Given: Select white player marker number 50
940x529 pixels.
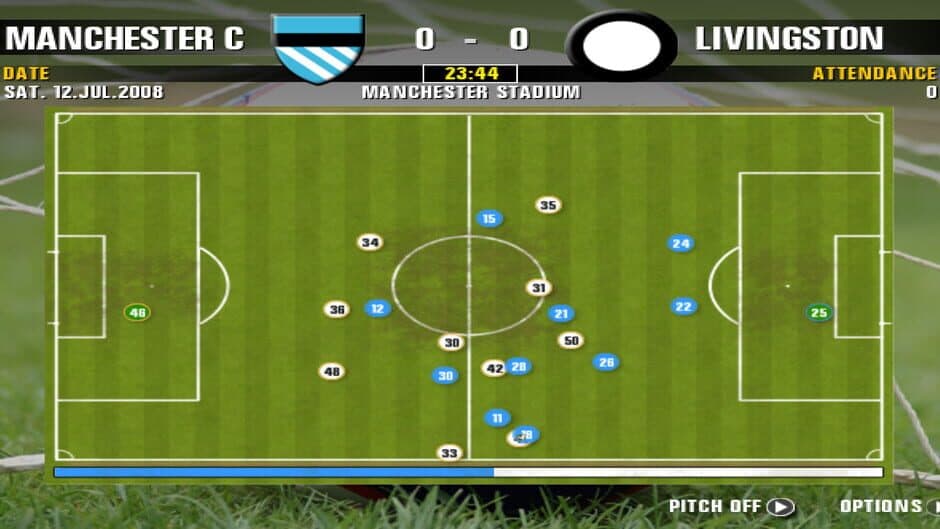Looking at the screenshot, I should (571, 341).
